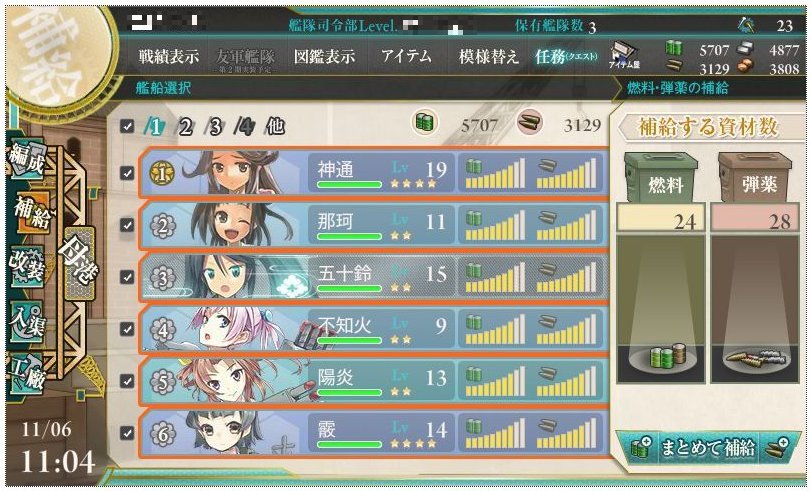Screen dimensions: 811x491
Task: Go to the 改装 remodel section
Action: [x=24, y=268]
